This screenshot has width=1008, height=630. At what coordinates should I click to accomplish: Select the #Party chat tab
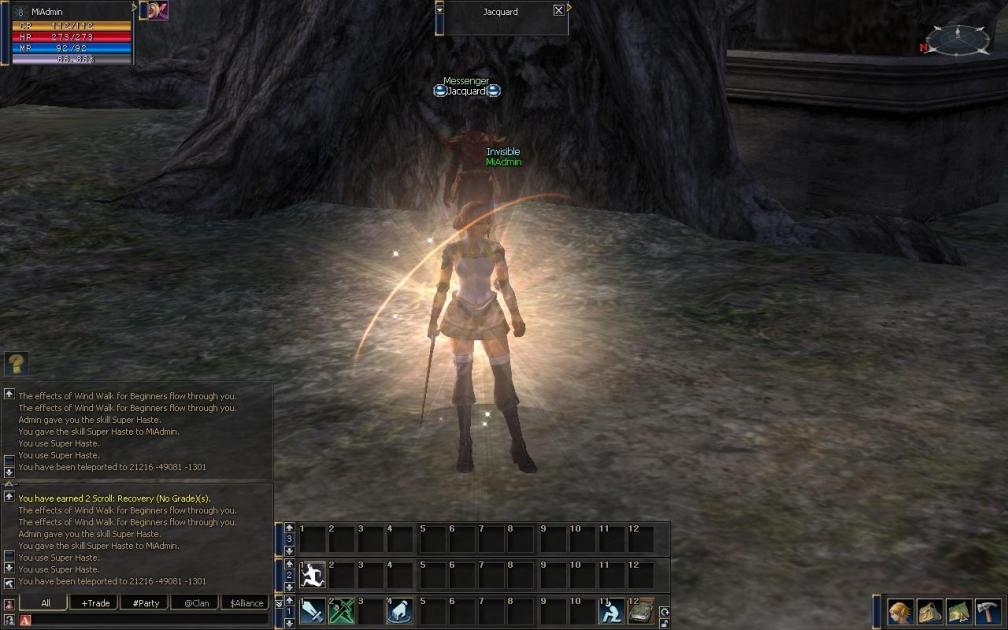pyautogui.click(x=146, y=603)
